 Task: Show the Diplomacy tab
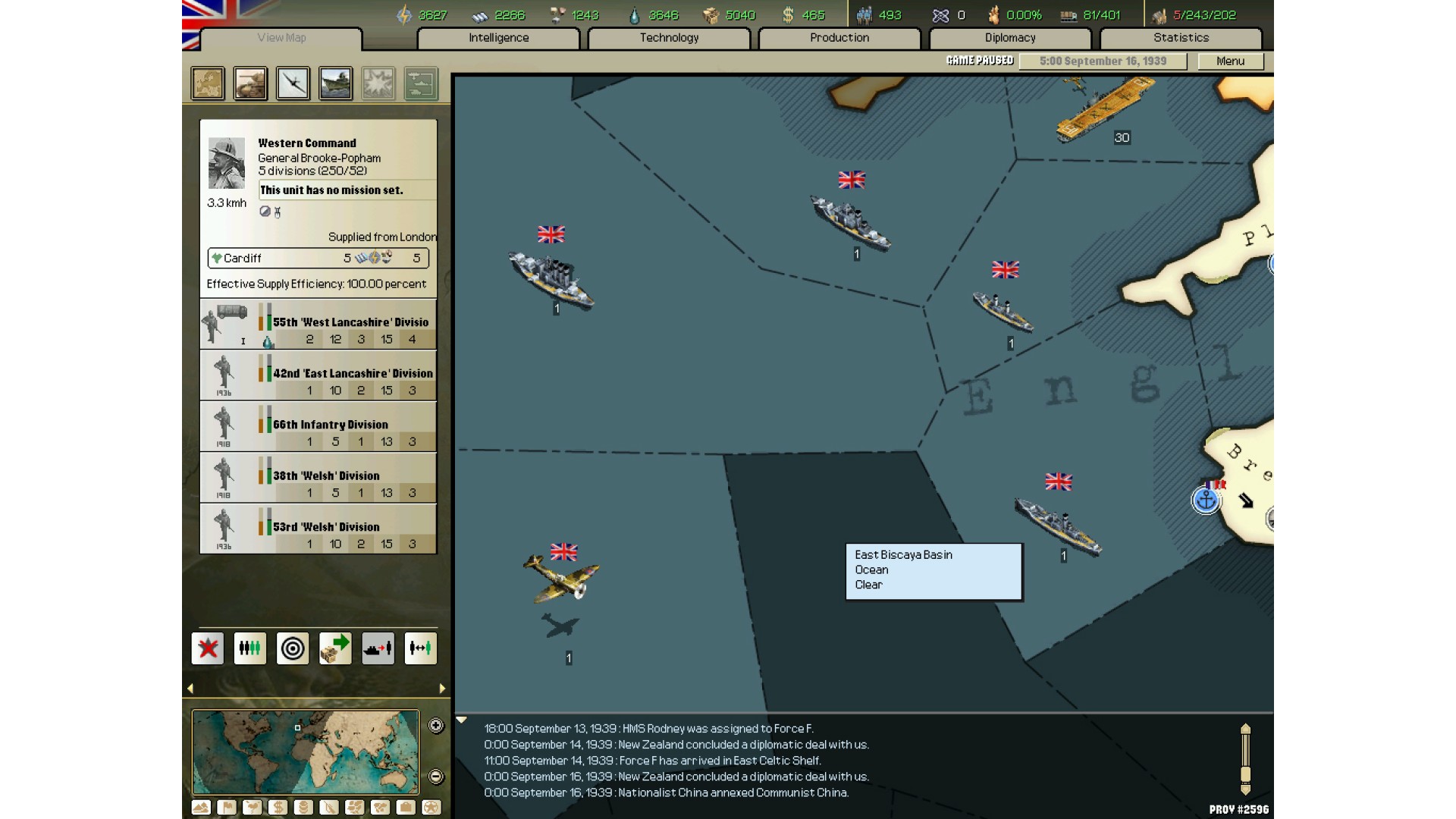click(x=1009, y=38)
